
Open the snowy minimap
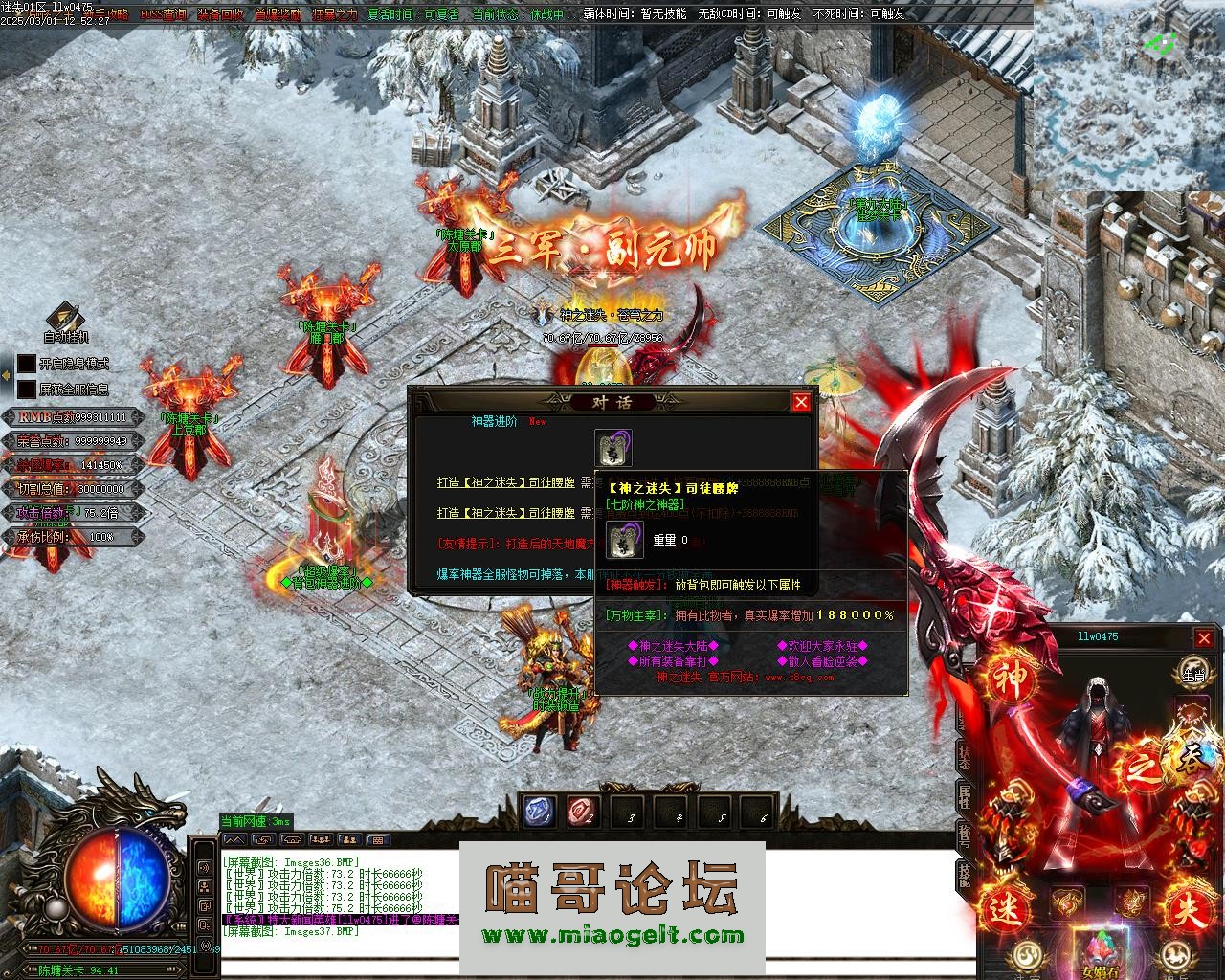point(1129,96)
